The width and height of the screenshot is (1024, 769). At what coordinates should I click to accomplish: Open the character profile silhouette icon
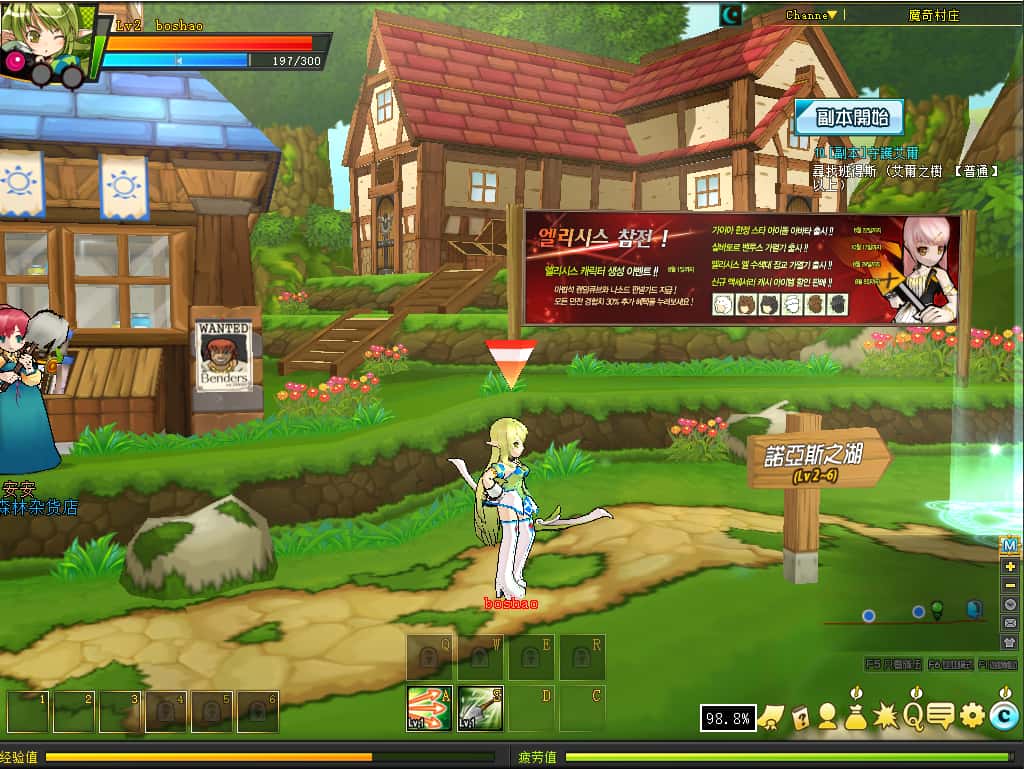828,716
